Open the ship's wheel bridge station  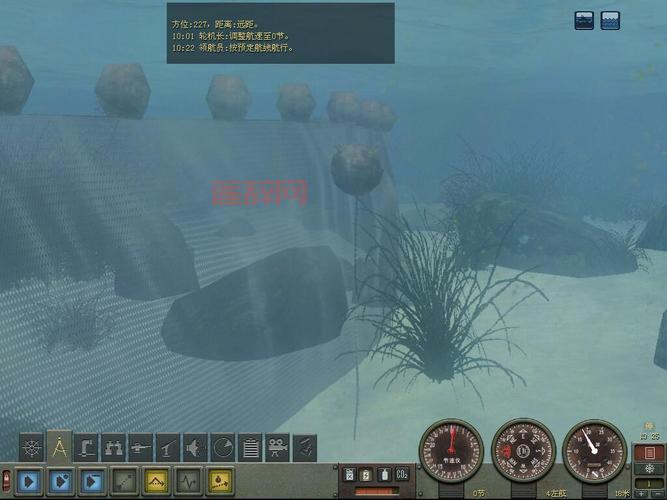(x=32, y=447)
